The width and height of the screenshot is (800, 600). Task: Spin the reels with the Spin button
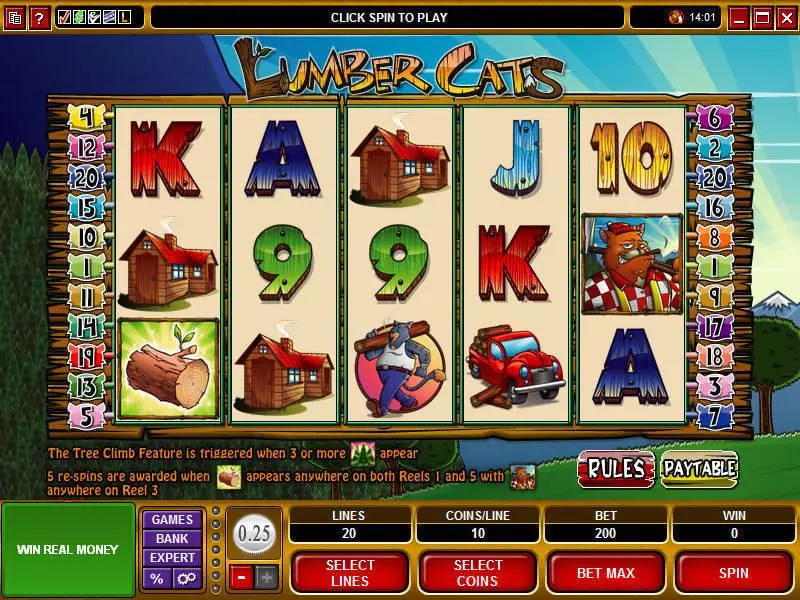[734, 572]
